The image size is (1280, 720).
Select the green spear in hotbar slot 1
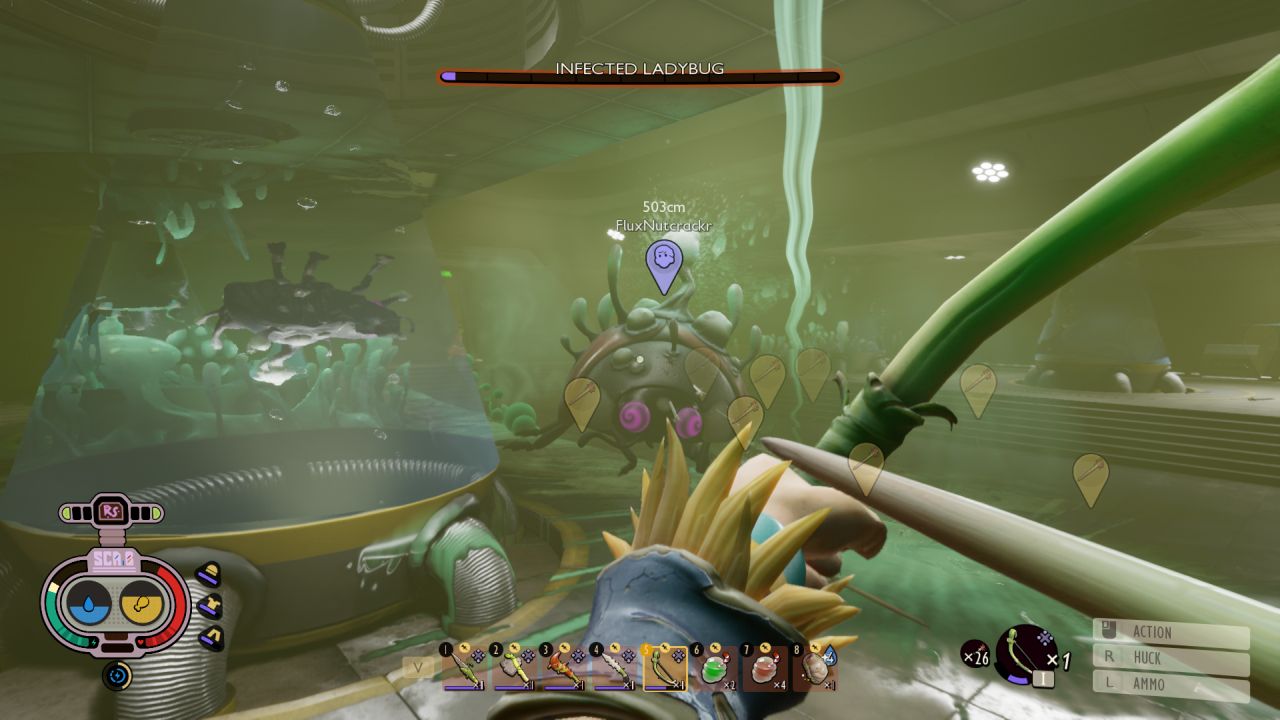461,667
